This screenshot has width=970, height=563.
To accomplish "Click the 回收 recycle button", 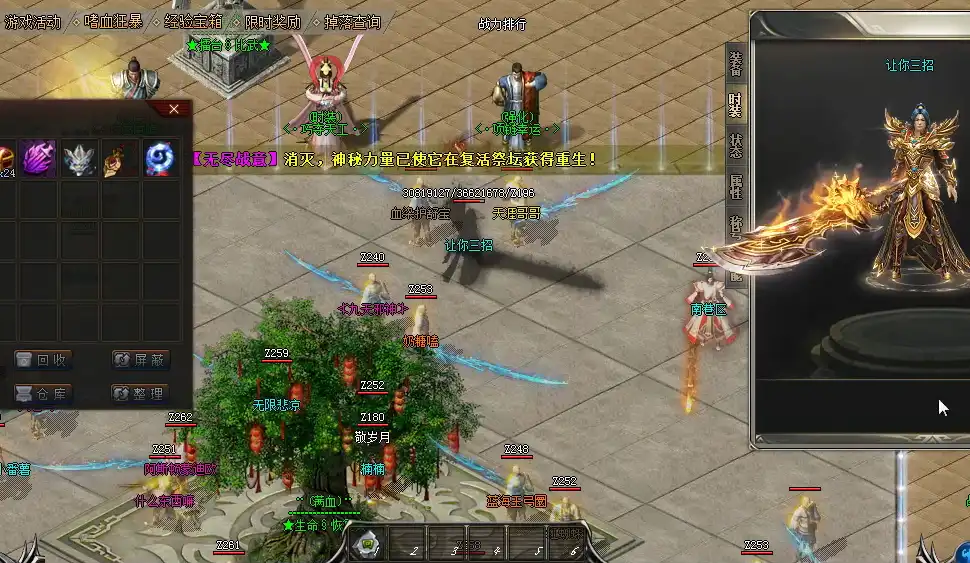I will (42, 360).
